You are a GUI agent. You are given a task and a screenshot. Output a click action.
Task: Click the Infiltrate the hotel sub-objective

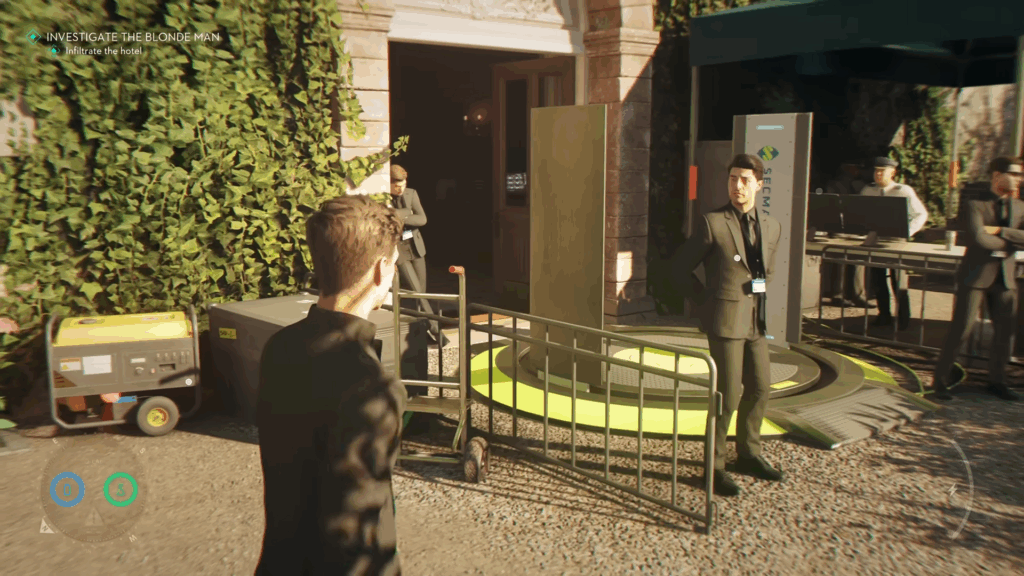[x=103, y=51]
